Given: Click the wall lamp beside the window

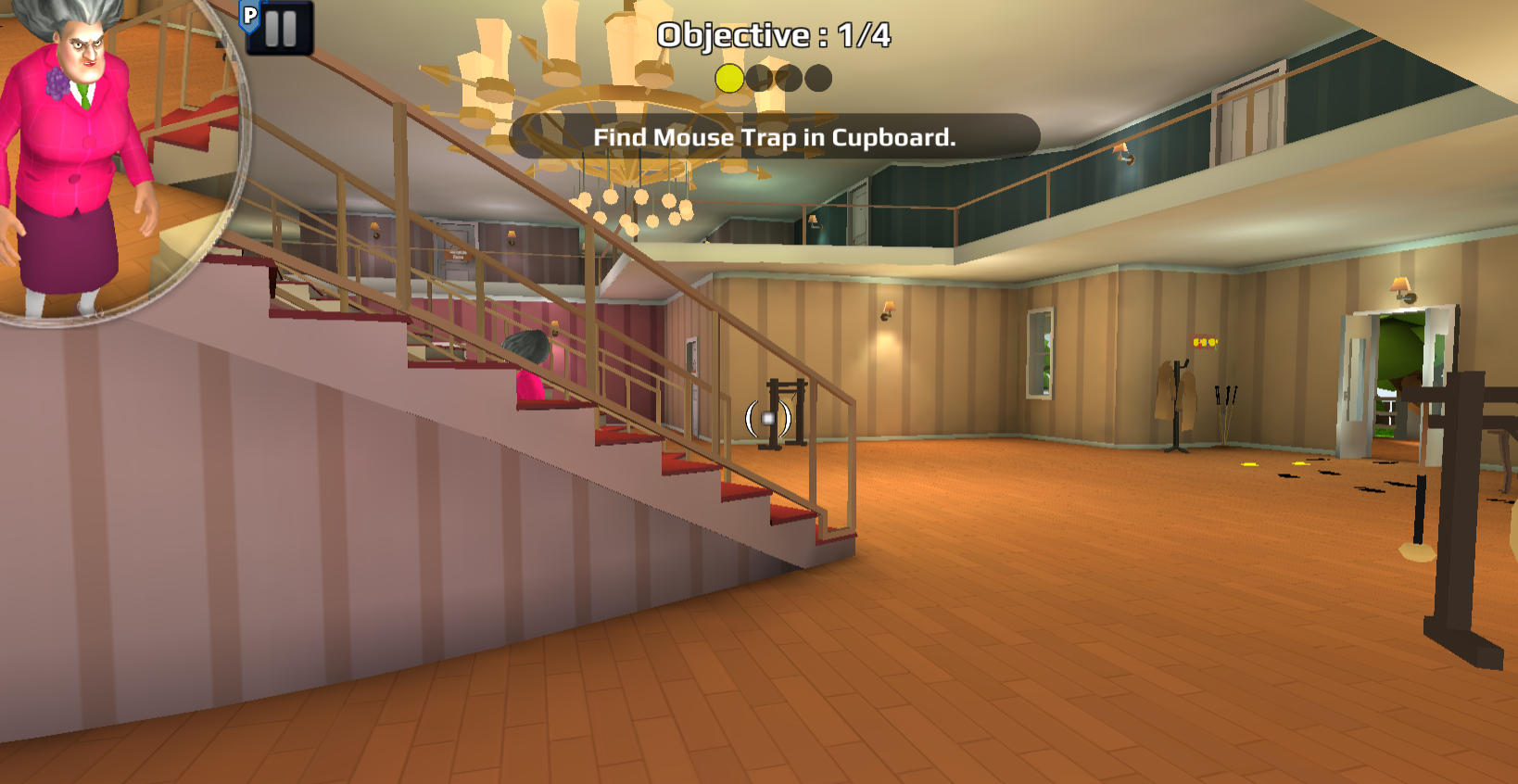Looking at the screenshot, I should 888,309.
